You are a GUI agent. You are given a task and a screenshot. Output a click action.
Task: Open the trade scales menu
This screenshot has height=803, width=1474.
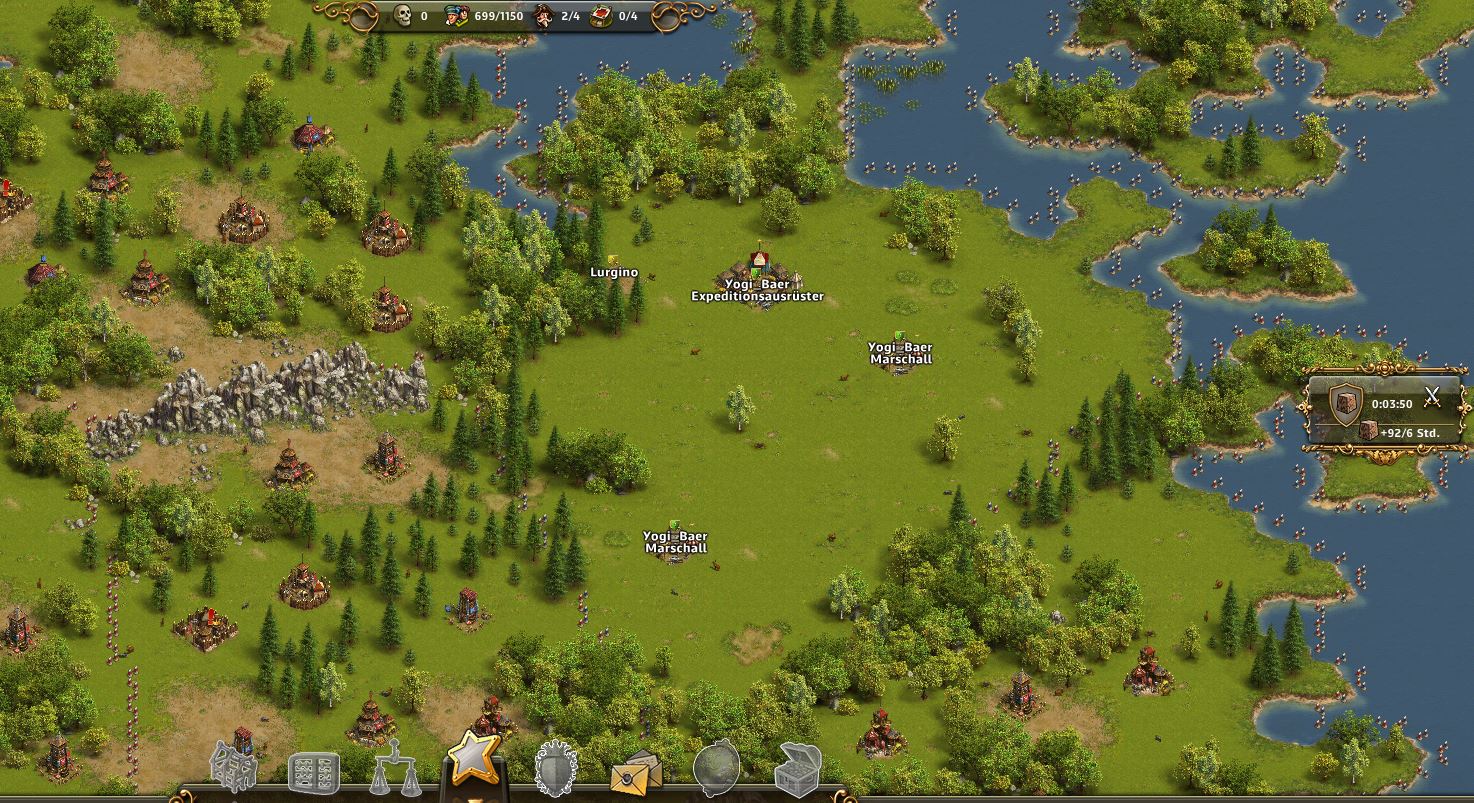[x=394, y=768]
